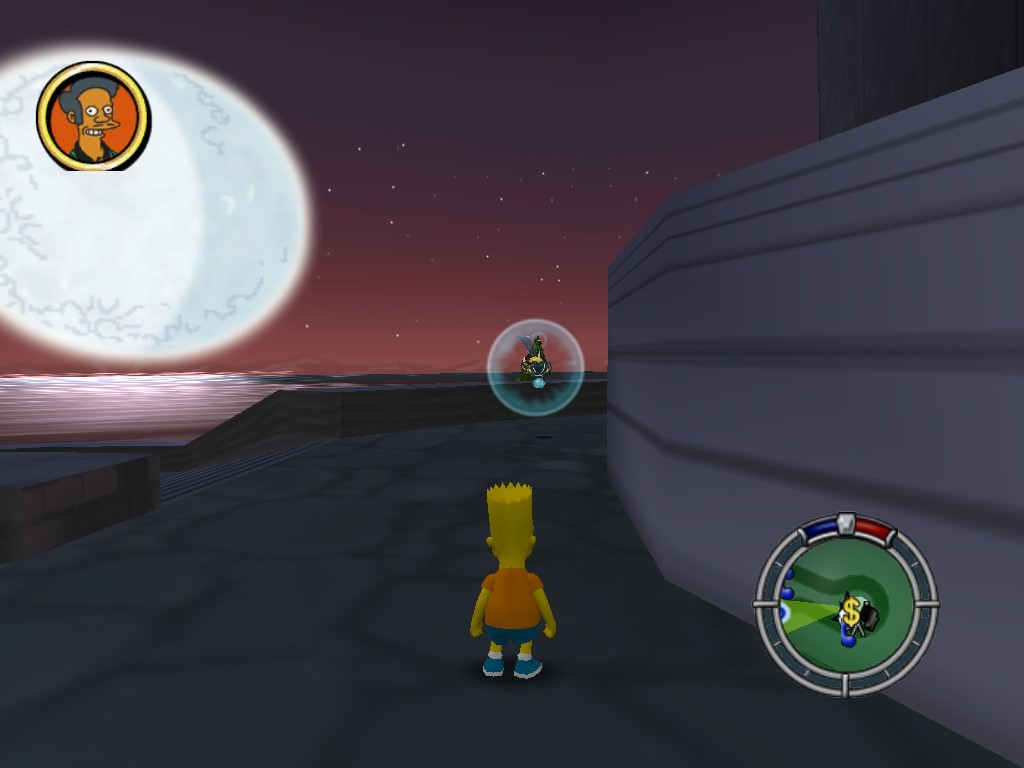Click the circular radar minimap
The width and height of the screenshot is (1024, 768).
click(846, 603)
